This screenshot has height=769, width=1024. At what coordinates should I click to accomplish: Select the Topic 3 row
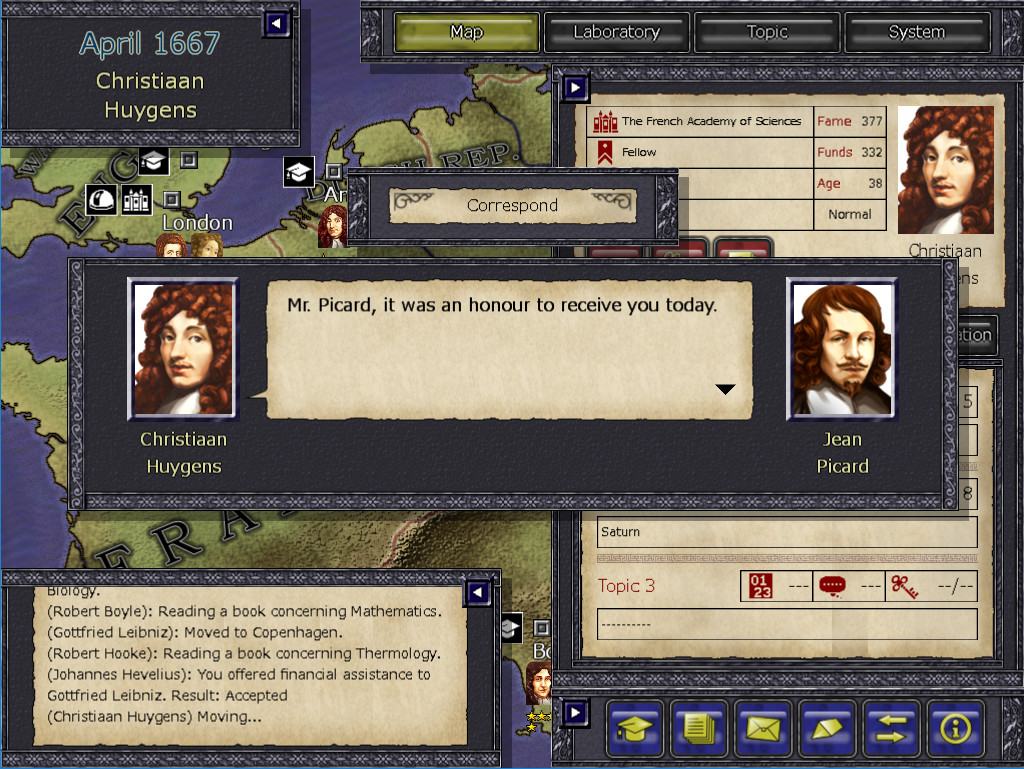(627, 586)
